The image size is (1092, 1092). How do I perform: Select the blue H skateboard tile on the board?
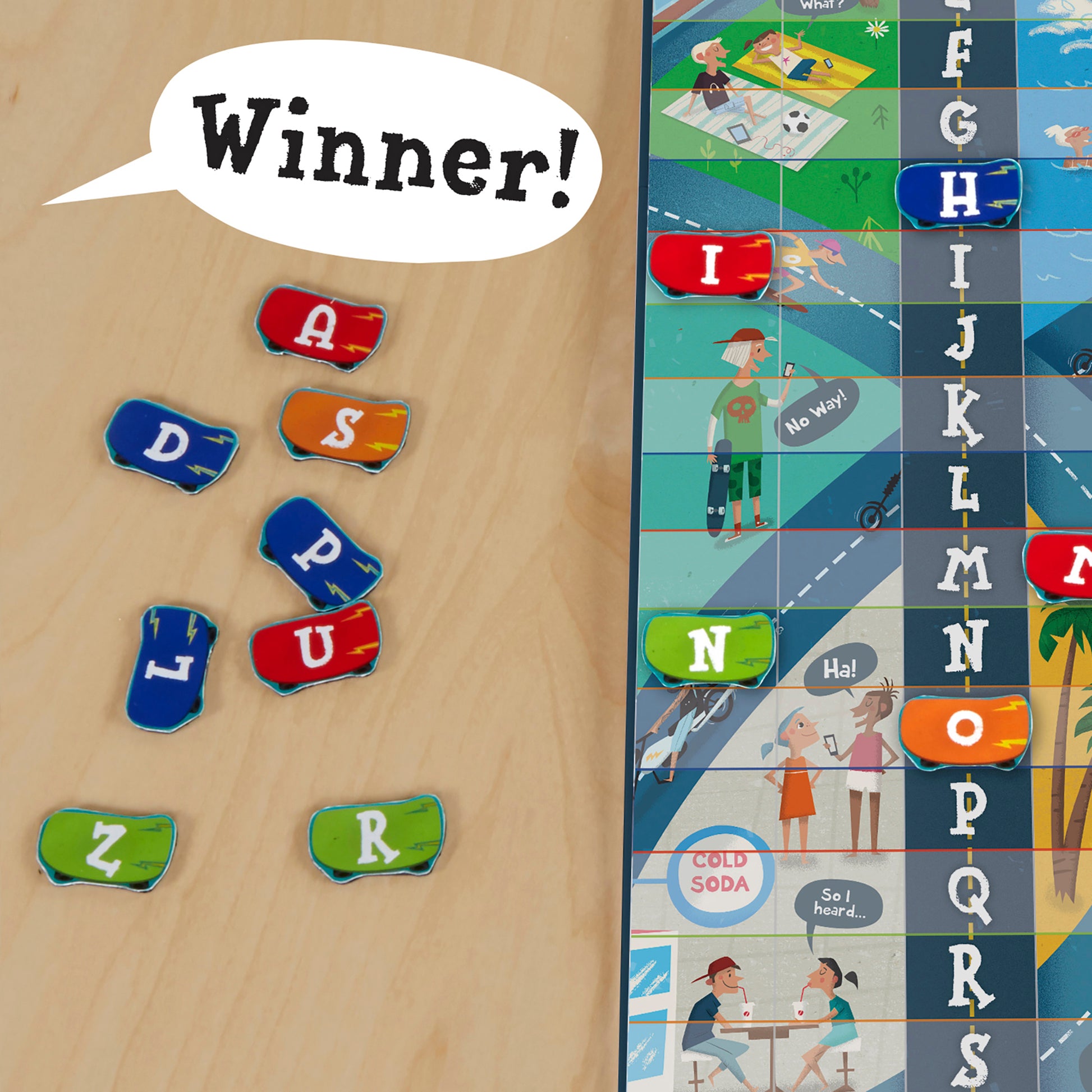pos(959,193)
